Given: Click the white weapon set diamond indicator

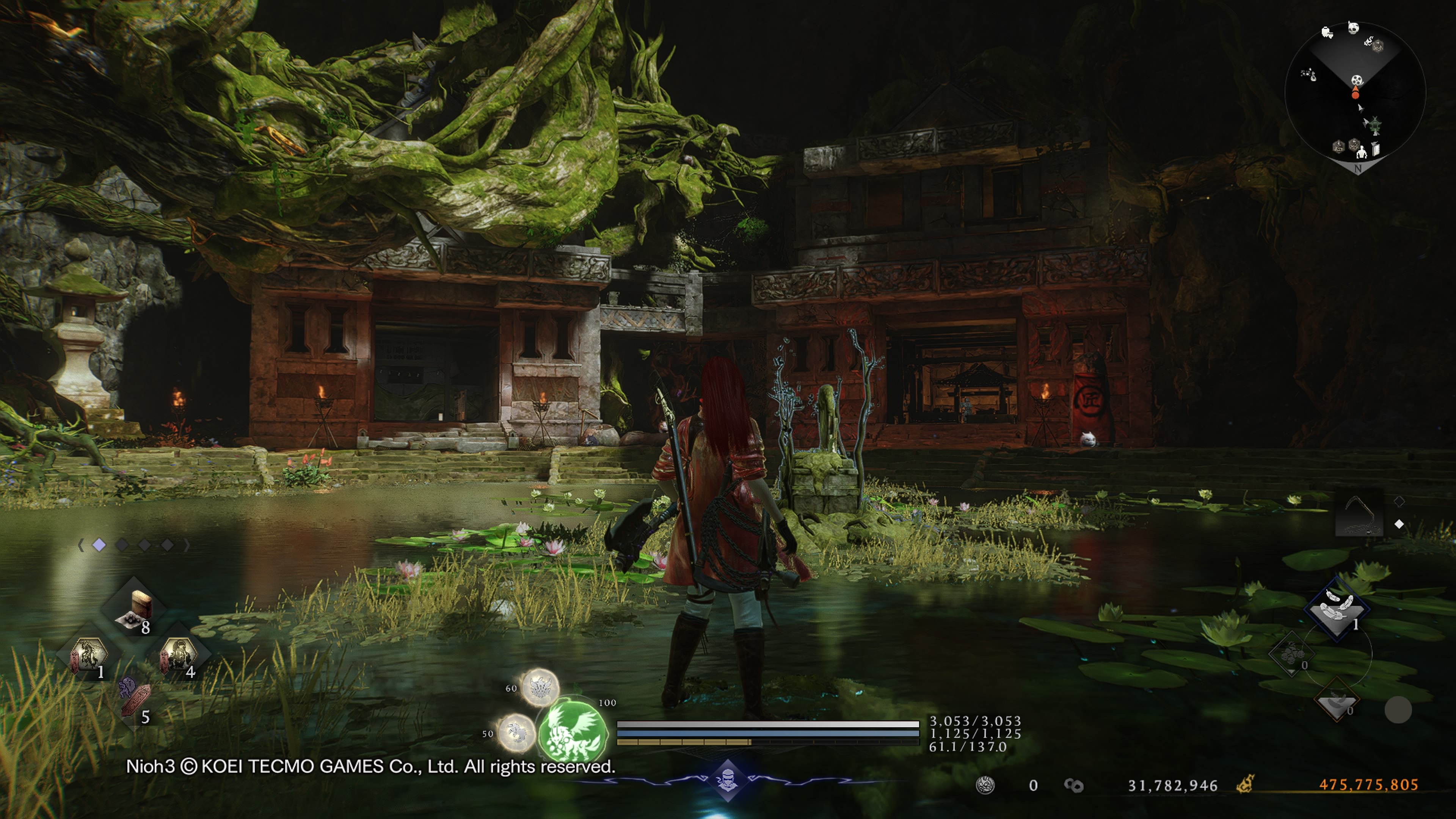Looking at the screenshot, I should [x=1399, y=524].
